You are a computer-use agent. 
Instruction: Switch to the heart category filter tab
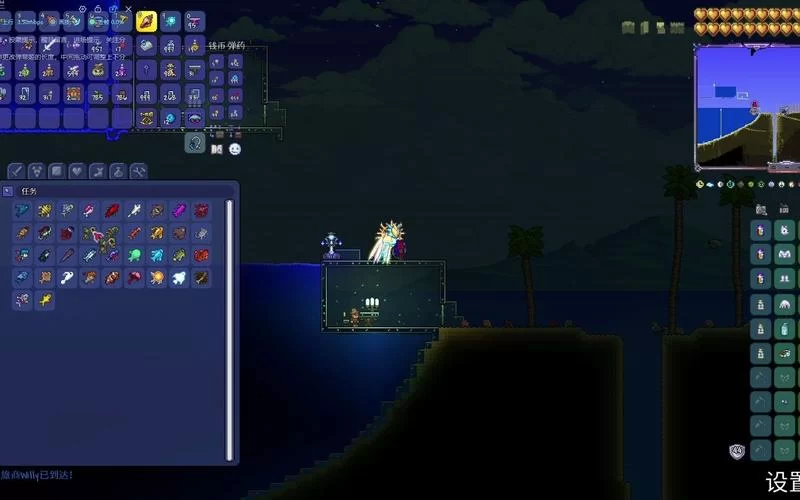point(77,171)
